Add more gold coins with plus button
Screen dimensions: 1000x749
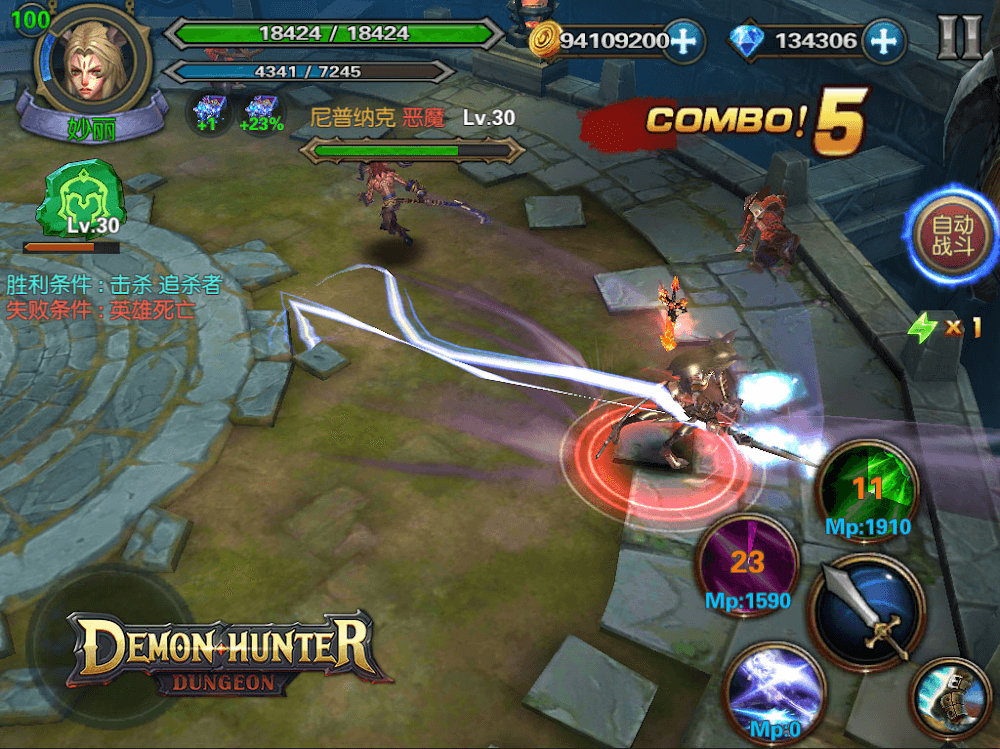point(684,41)
